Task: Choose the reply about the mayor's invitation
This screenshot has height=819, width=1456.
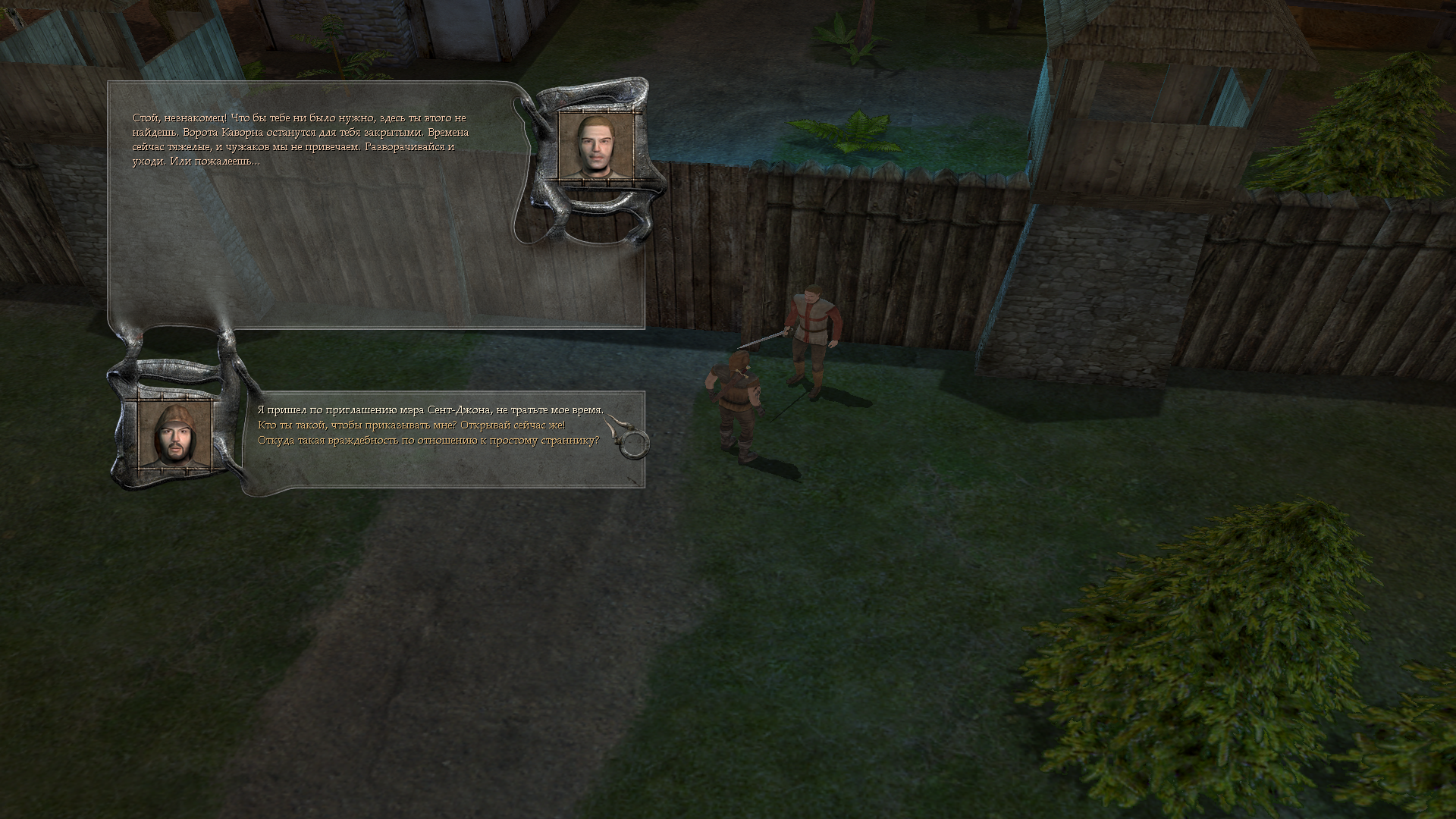Action: (x=430, y=410)
